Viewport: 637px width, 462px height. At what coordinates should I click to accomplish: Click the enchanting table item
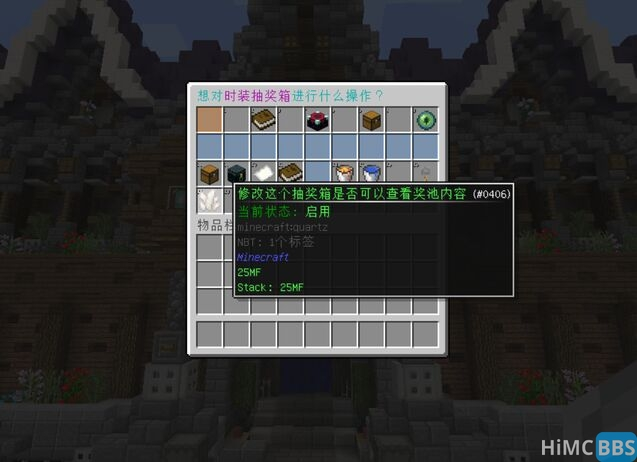pos(317,121)
